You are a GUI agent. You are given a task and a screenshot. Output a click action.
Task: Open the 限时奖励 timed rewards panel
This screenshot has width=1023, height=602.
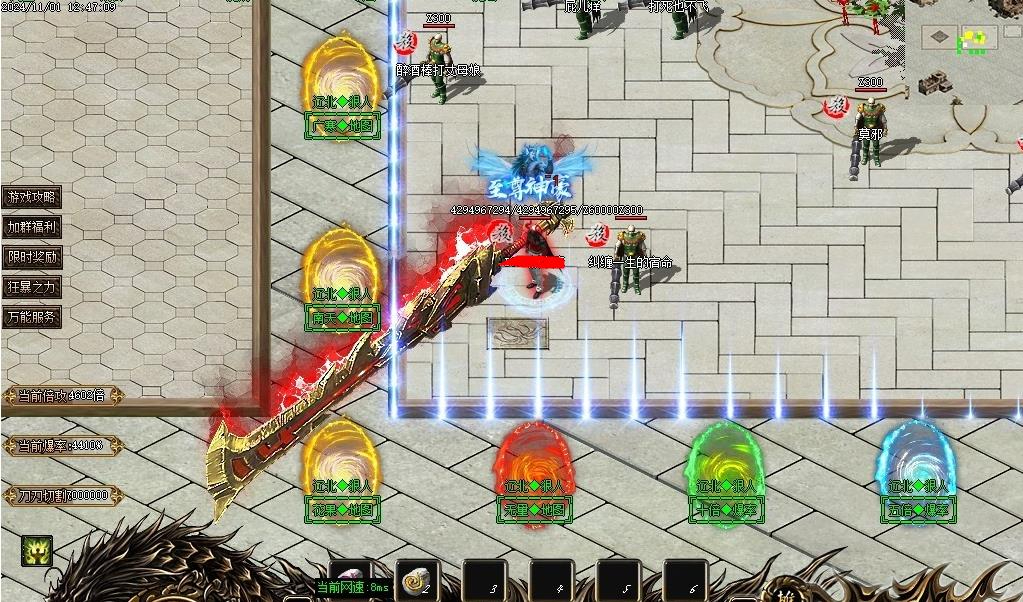click(32, 257)
